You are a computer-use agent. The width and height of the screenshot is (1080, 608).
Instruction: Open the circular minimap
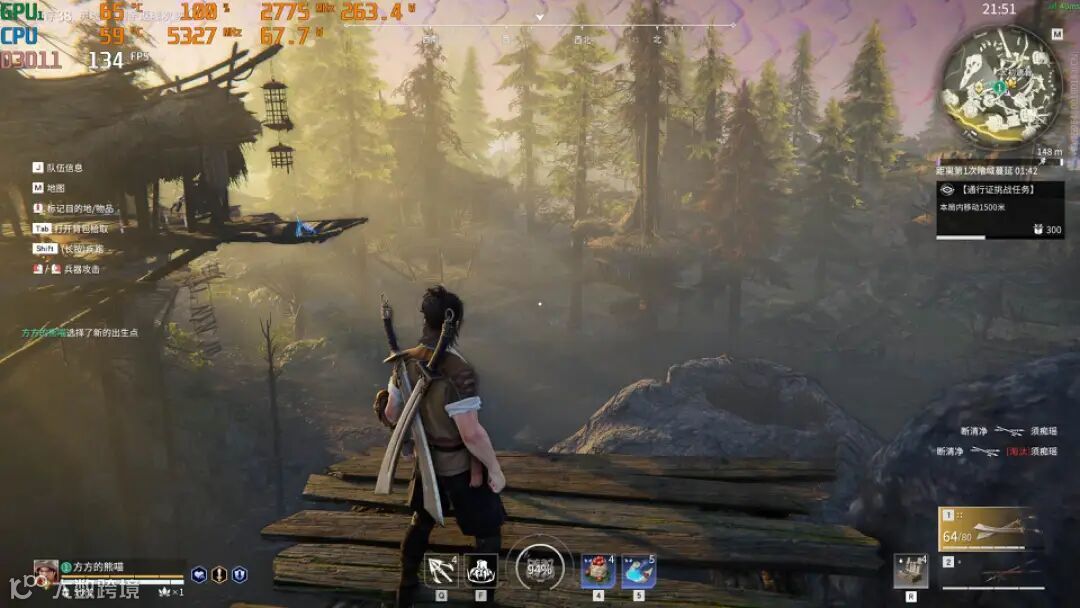click(1001, 87)
